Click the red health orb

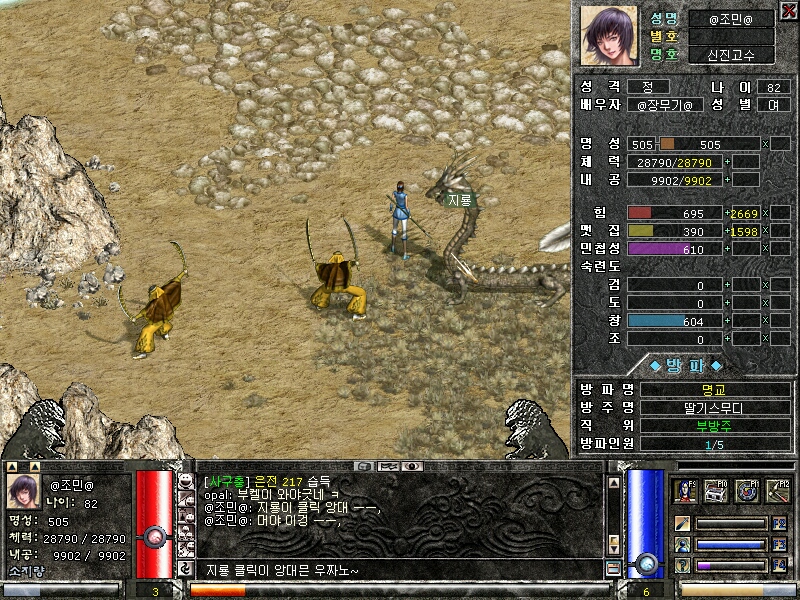(x=154, y=536)
